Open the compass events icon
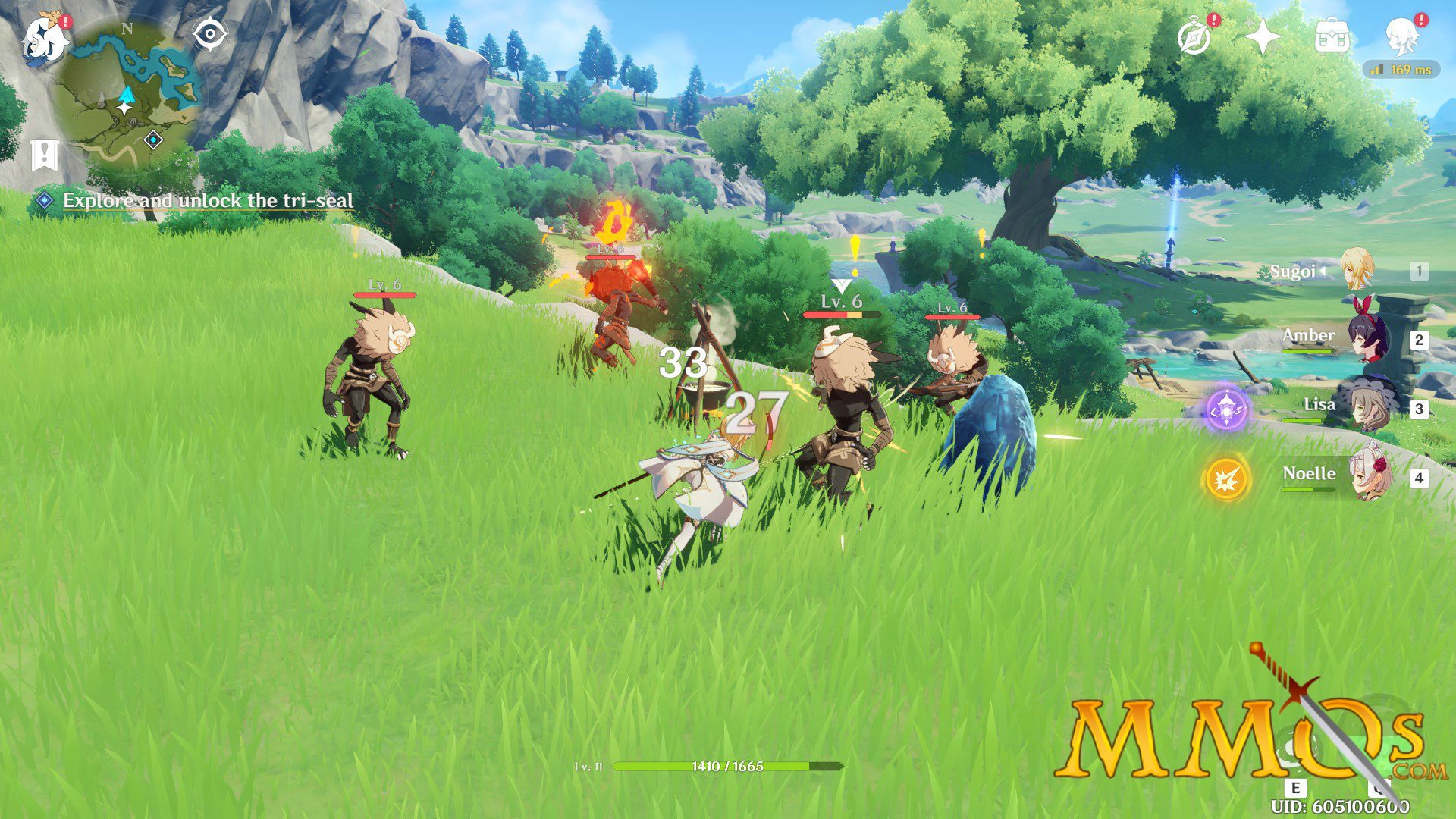The width and height of the screenshot is (1456, 819). pos(1194,37)
